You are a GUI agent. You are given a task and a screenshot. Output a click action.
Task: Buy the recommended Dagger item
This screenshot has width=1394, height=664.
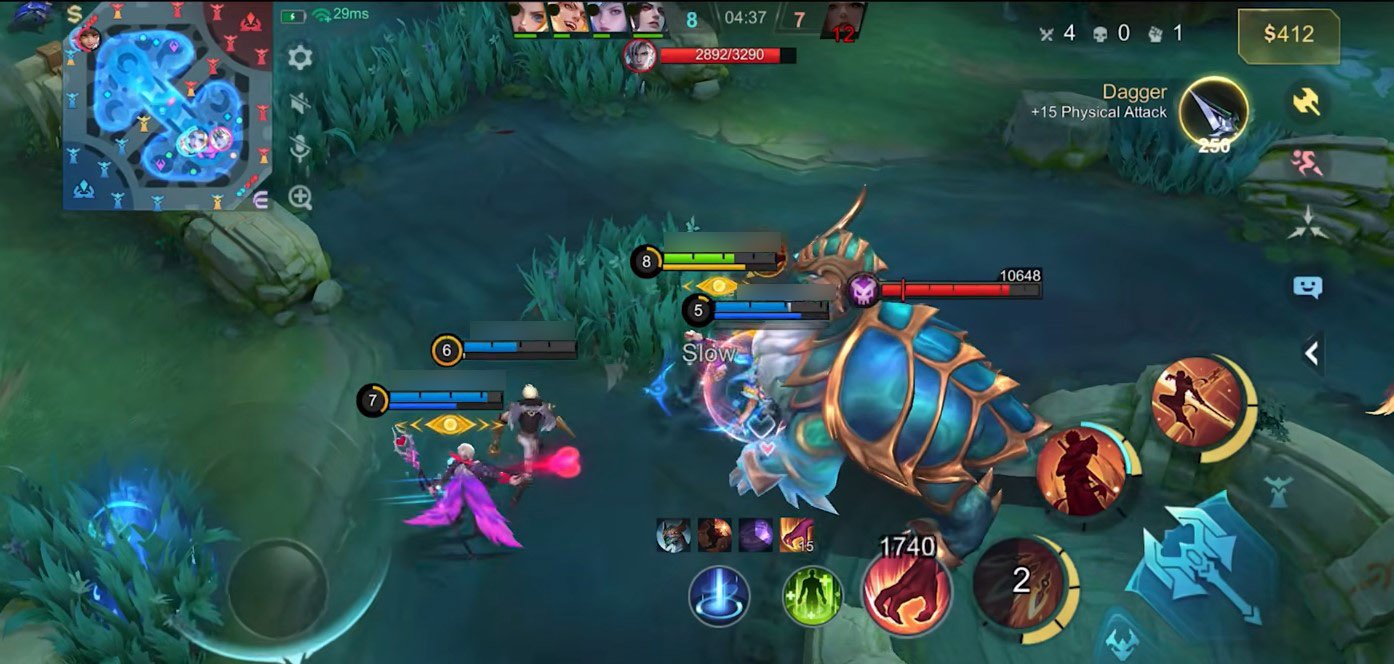1213,111
